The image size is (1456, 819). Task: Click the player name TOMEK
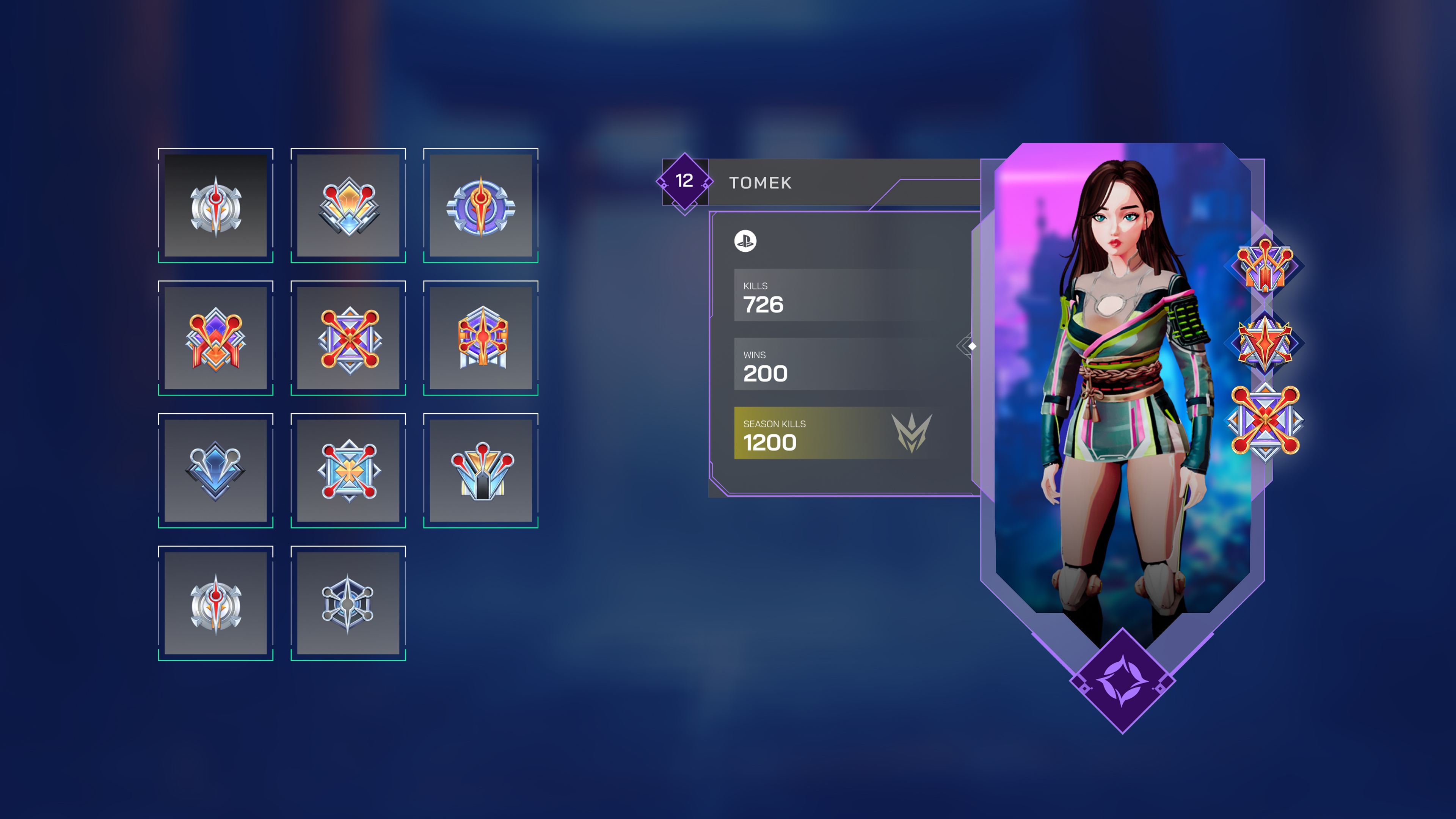760,183
